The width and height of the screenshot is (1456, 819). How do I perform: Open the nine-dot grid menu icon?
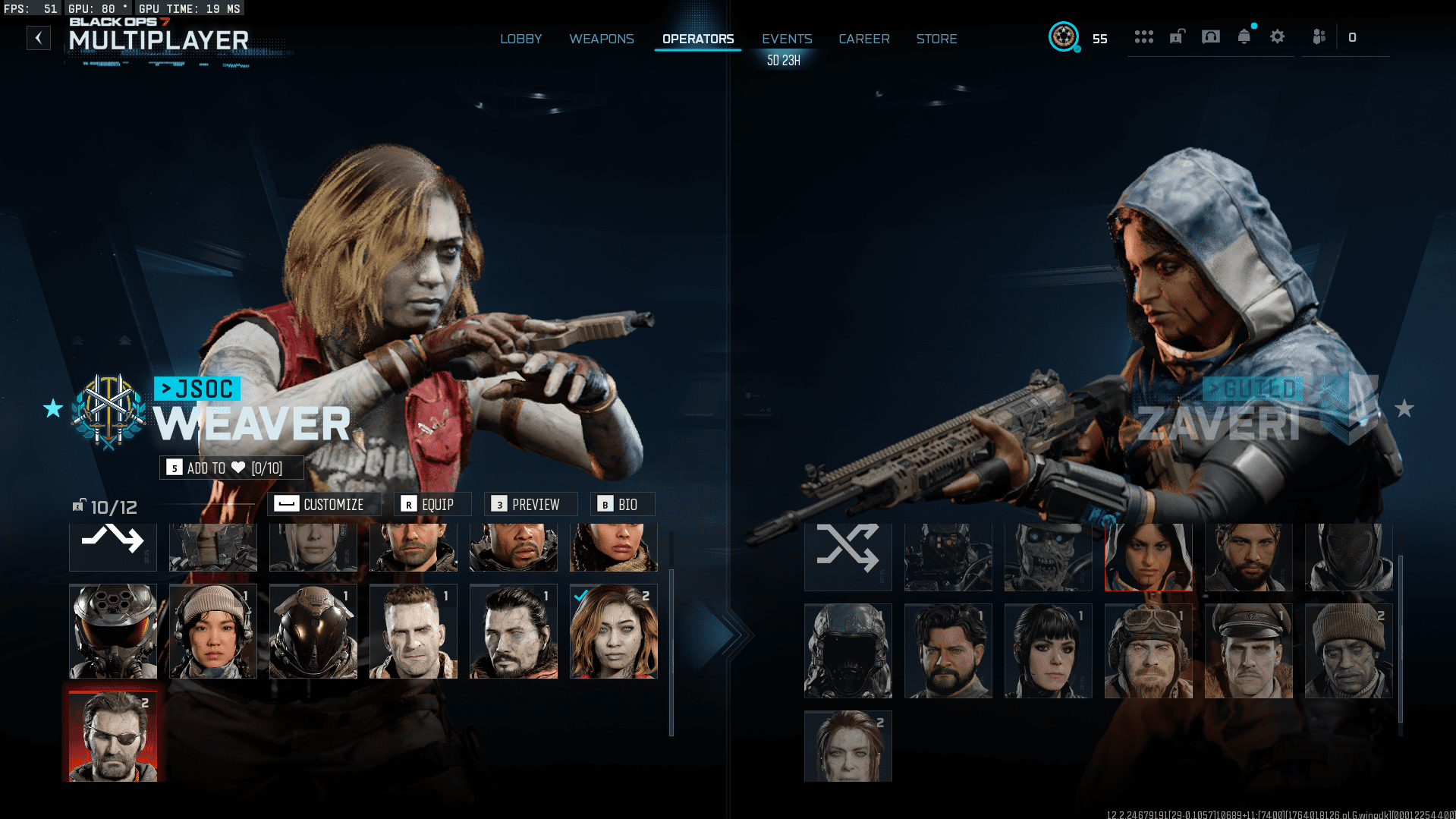pyautogui.click(x=1143, y=36)
